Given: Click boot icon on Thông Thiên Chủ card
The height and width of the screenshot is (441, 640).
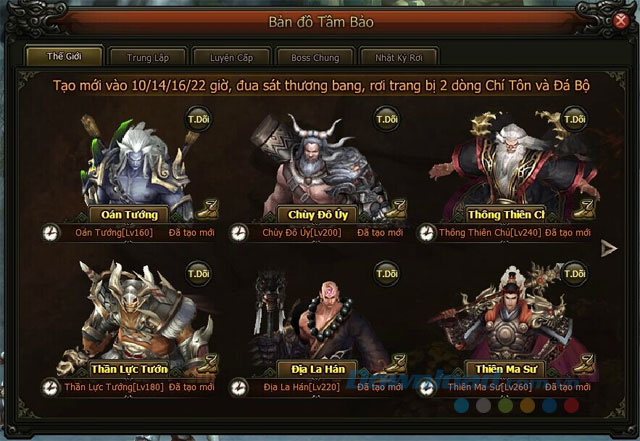Looking at the screenshot, I should [584, 210].
